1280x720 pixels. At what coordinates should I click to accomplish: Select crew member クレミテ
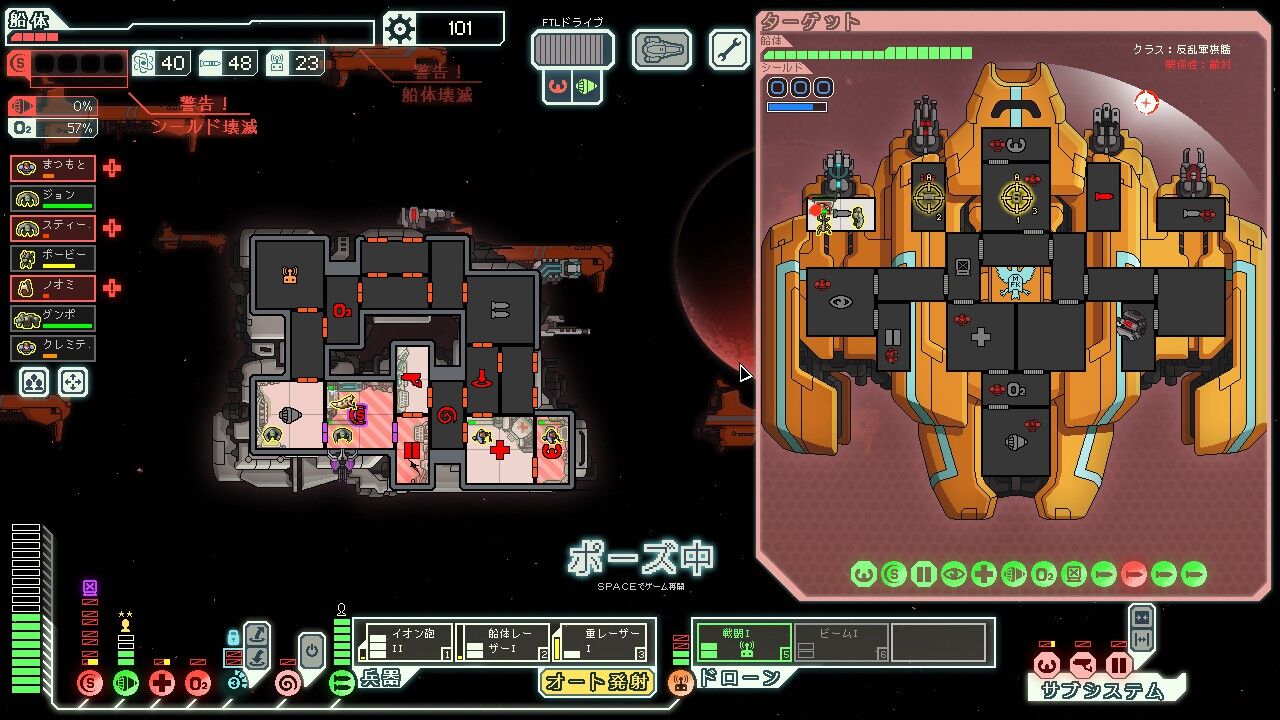[53, 348]
